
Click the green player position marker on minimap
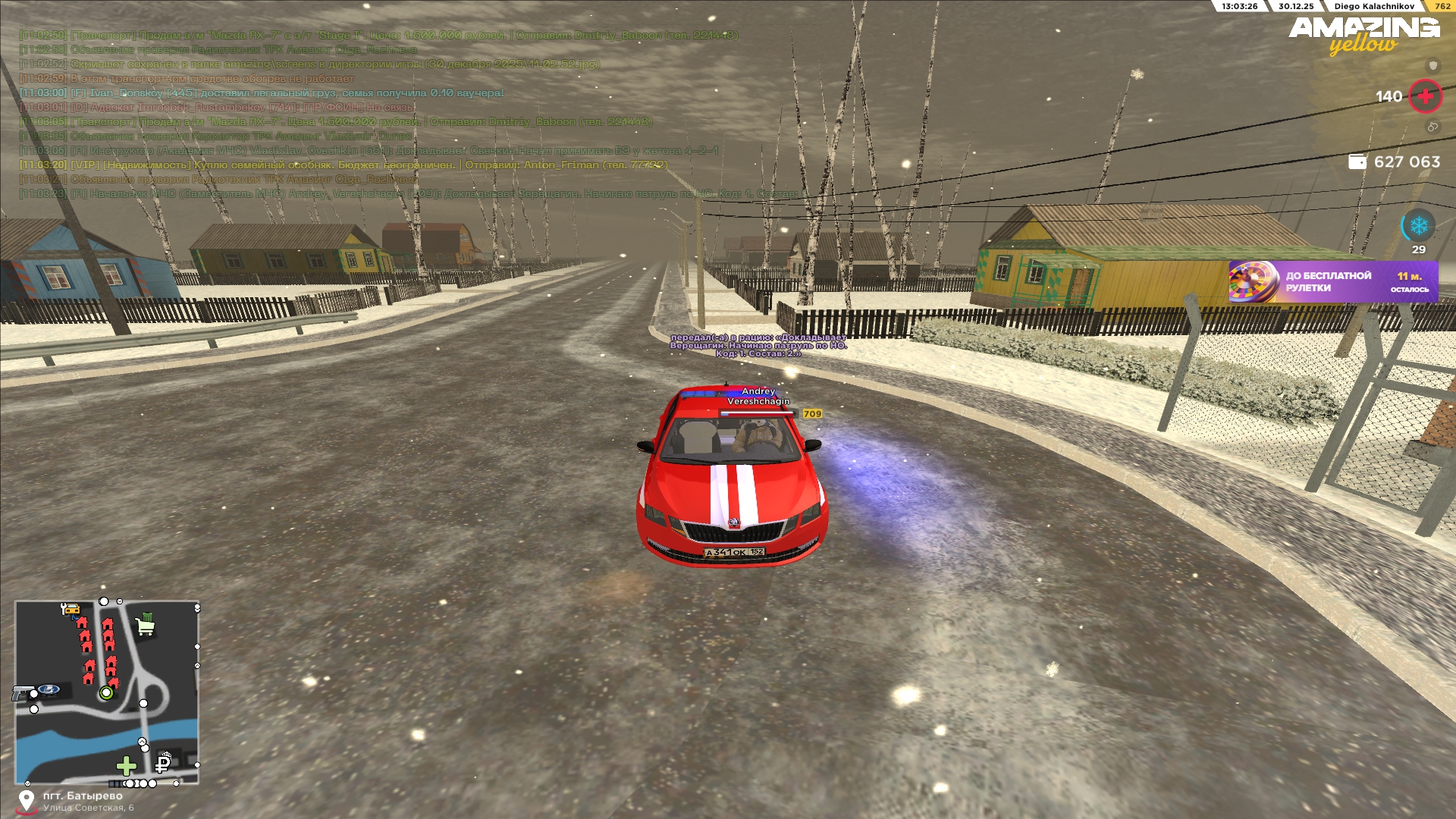[106, 692]
